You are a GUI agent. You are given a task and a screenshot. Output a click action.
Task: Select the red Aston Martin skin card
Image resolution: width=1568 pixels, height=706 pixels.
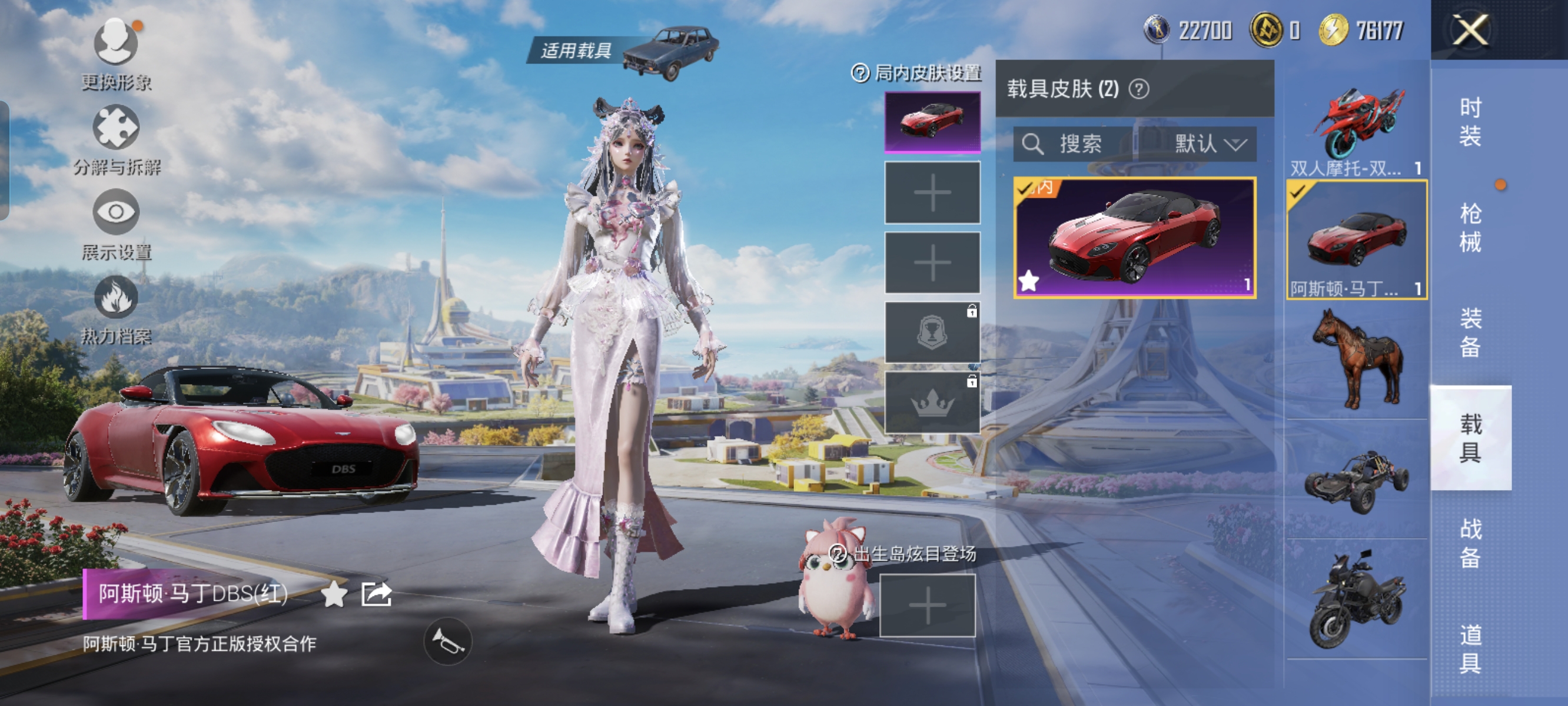pos(1134,237)
